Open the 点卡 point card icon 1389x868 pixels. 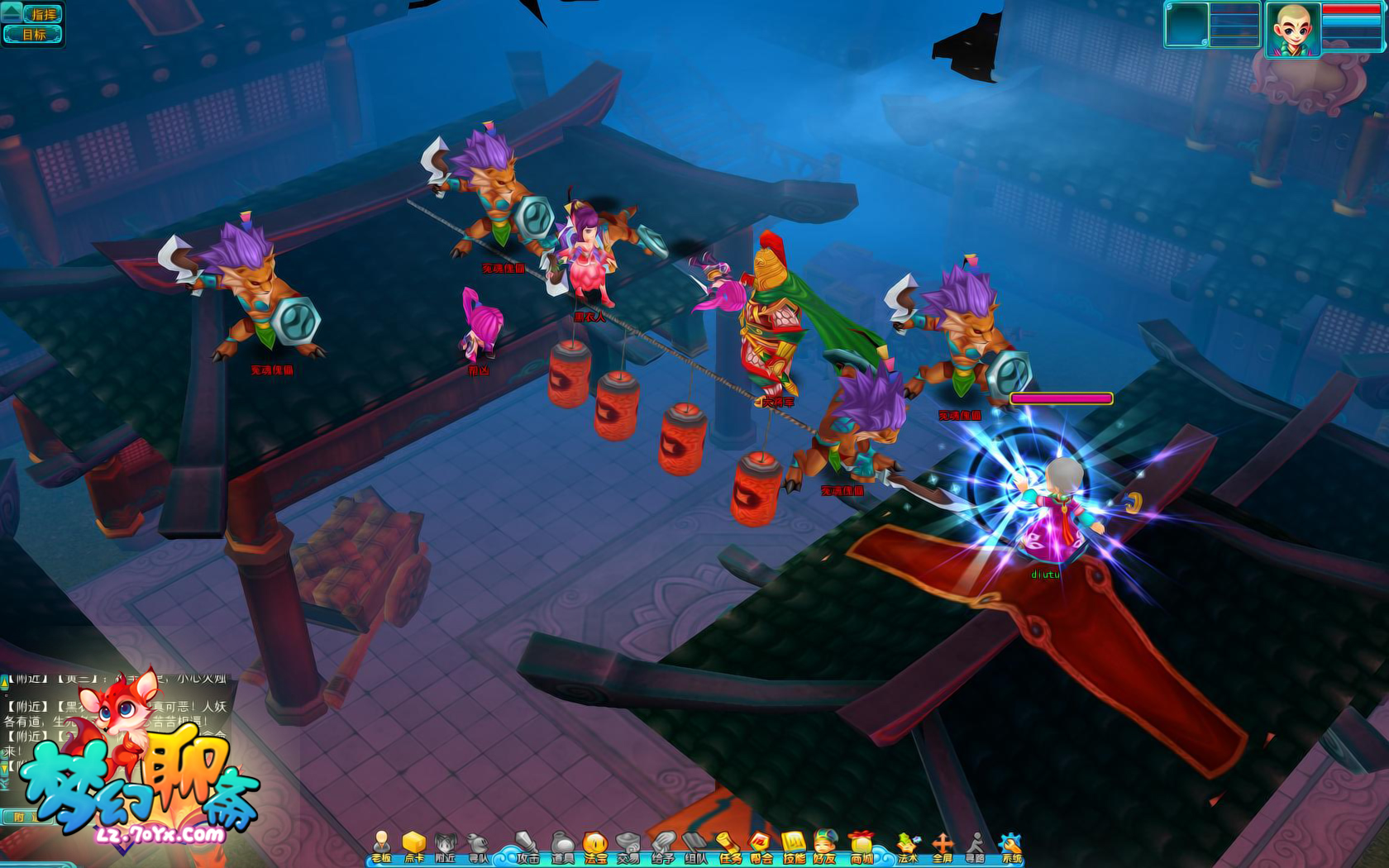point(413,847)
